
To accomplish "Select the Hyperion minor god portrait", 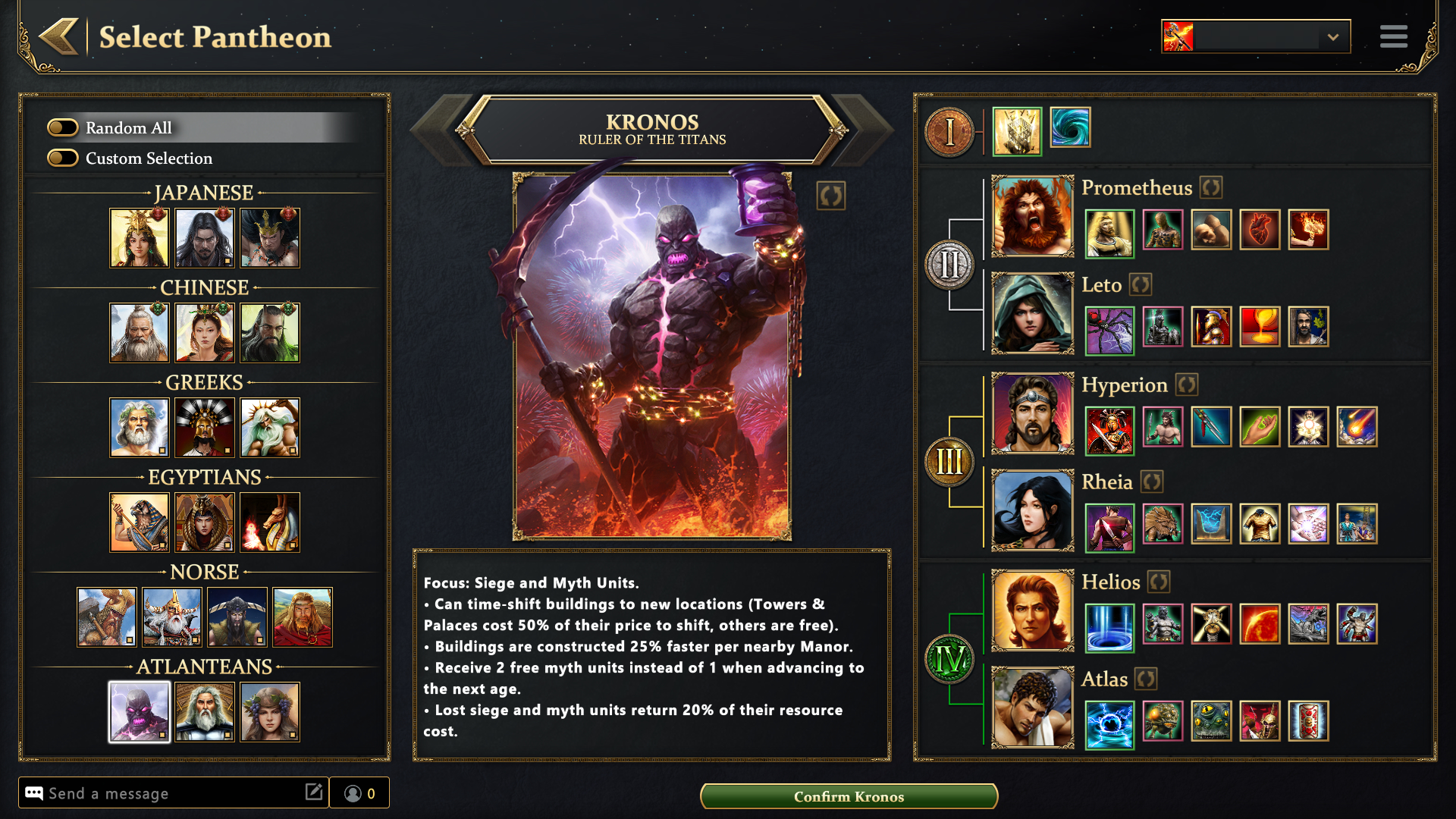I will click(x=1032, y=413).
